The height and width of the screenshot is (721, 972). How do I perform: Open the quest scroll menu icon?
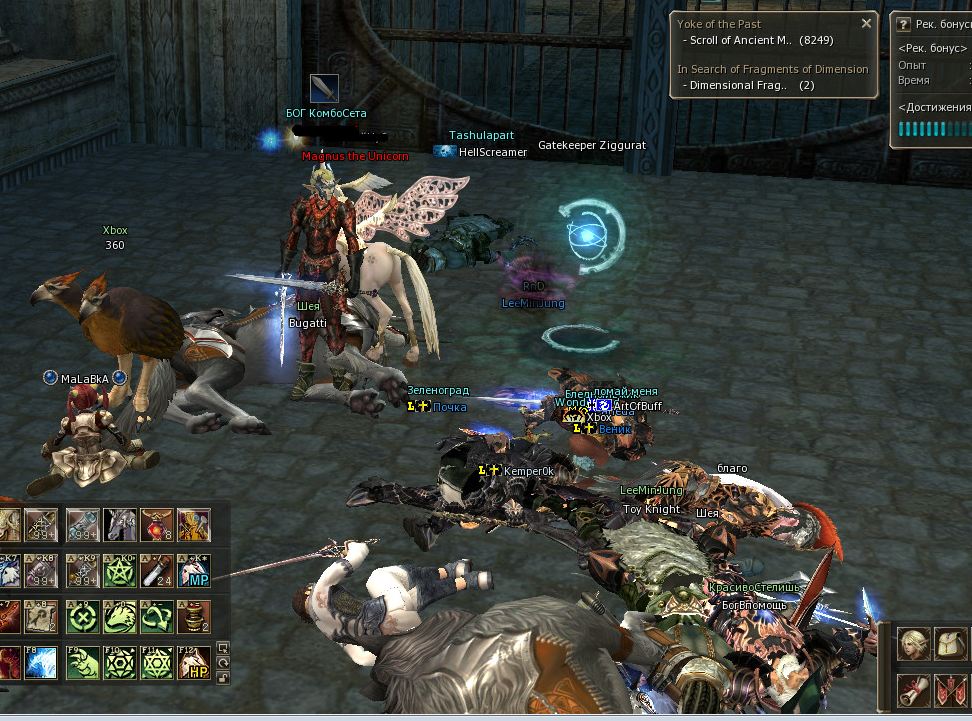tap(913, 689)
